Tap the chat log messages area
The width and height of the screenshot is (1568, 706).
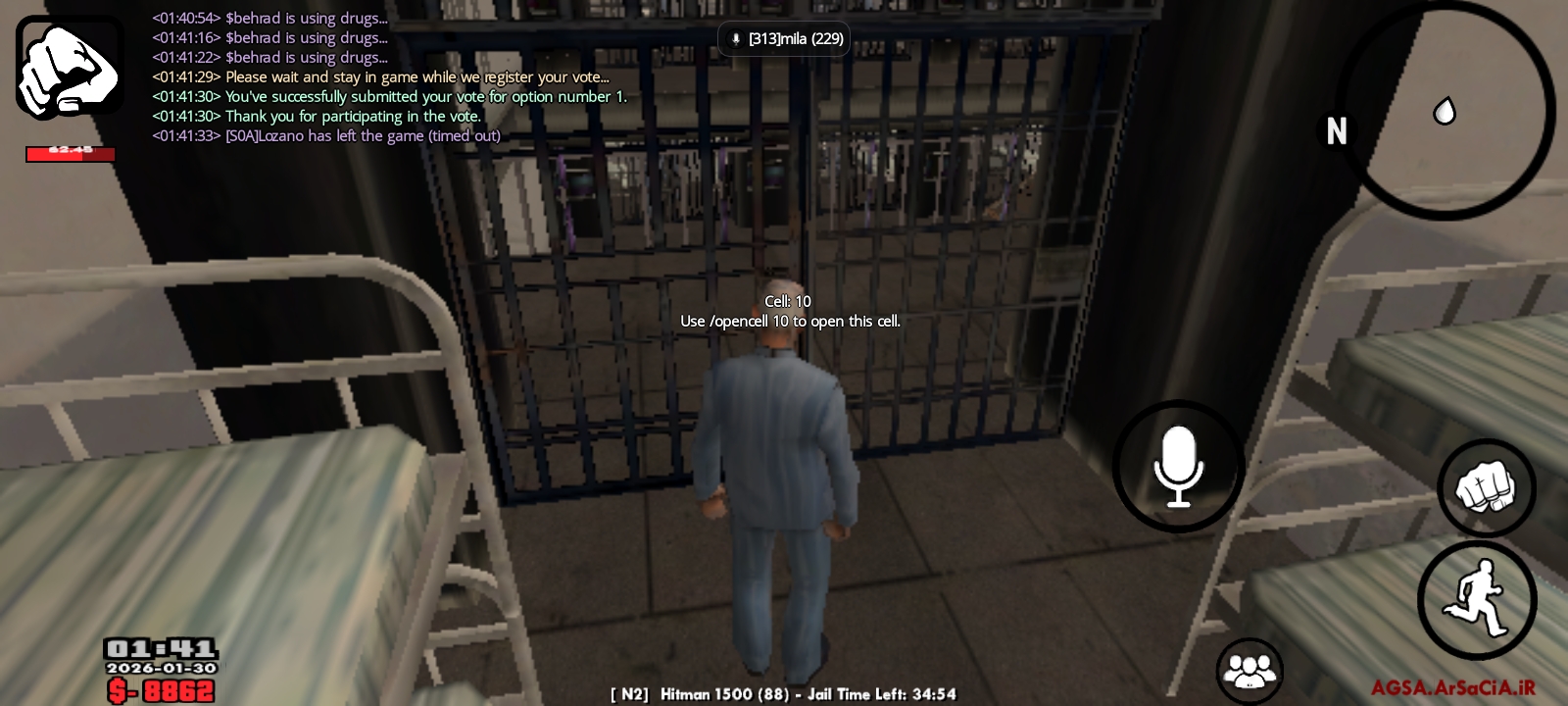coord(388,76)
